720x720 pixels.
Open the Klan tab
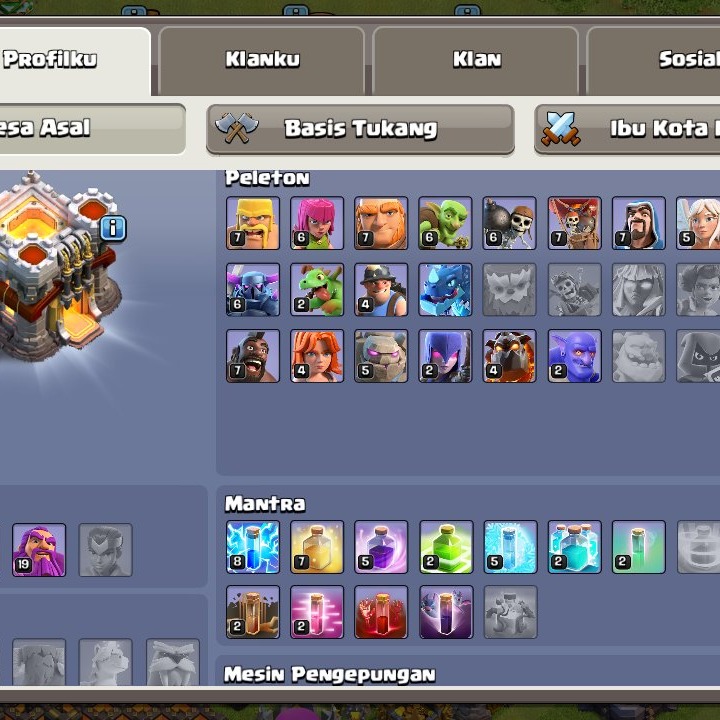coord(476,60)
